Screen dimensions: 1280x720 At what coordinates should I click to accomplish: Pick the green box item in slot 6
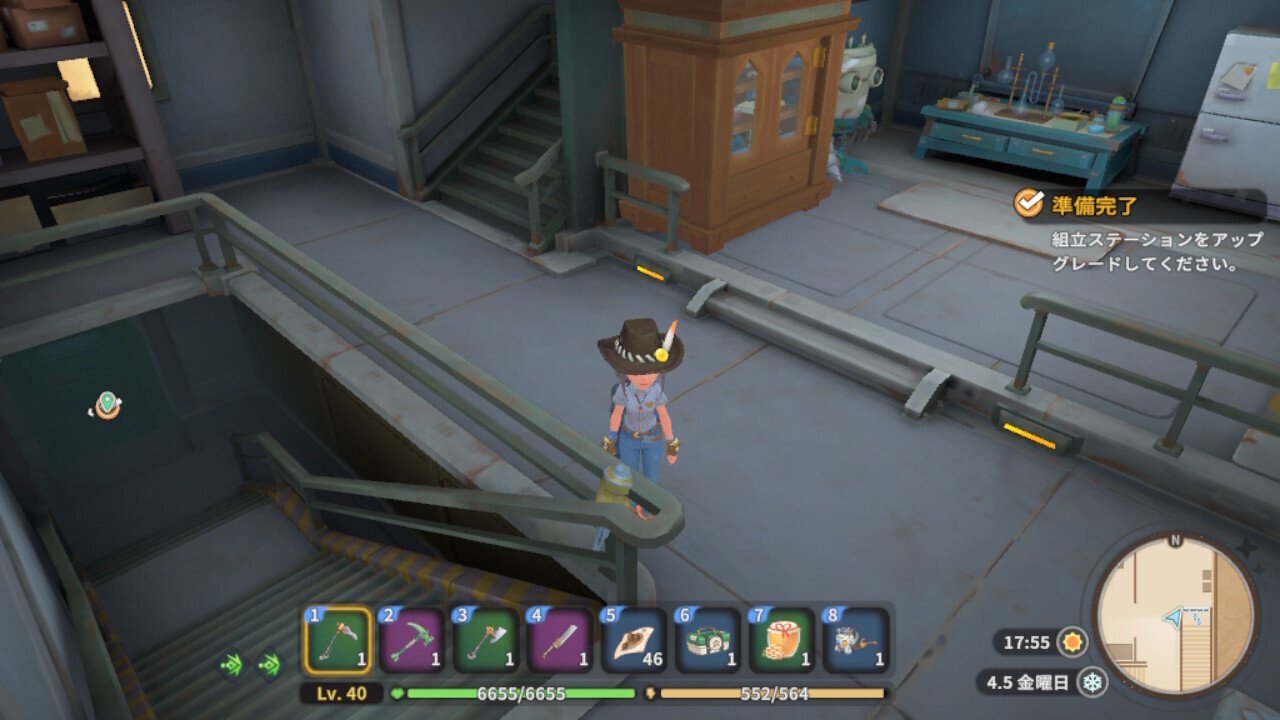(x=709, y=641)
